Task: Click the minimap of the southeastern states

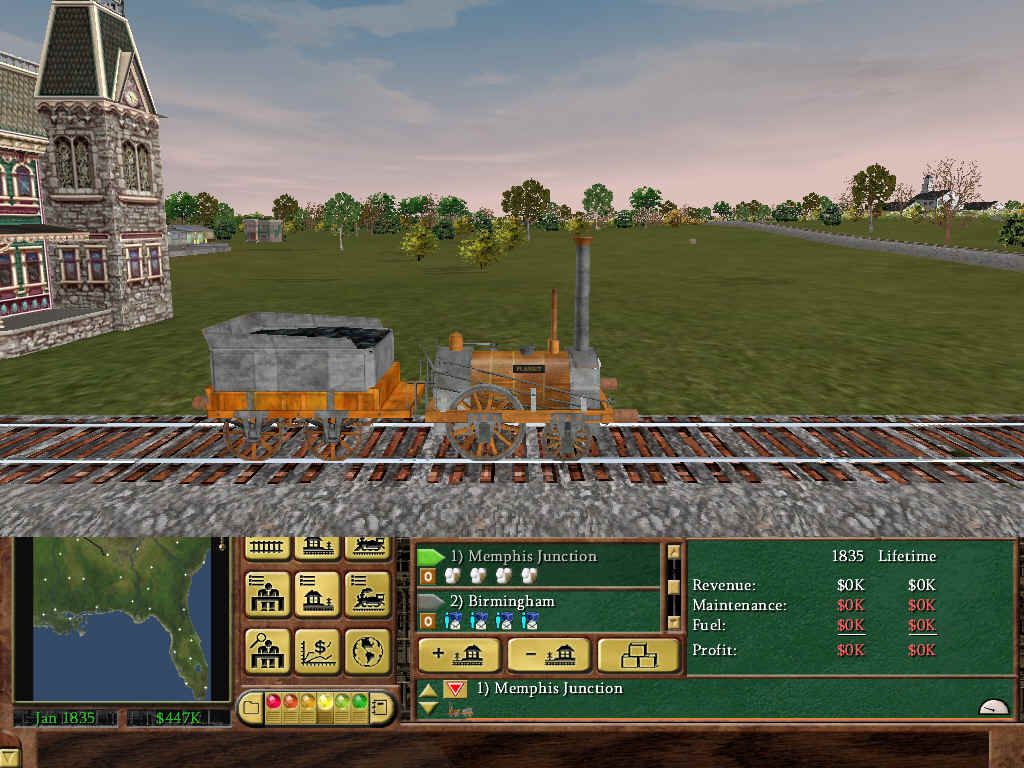Action: [120, 618]
